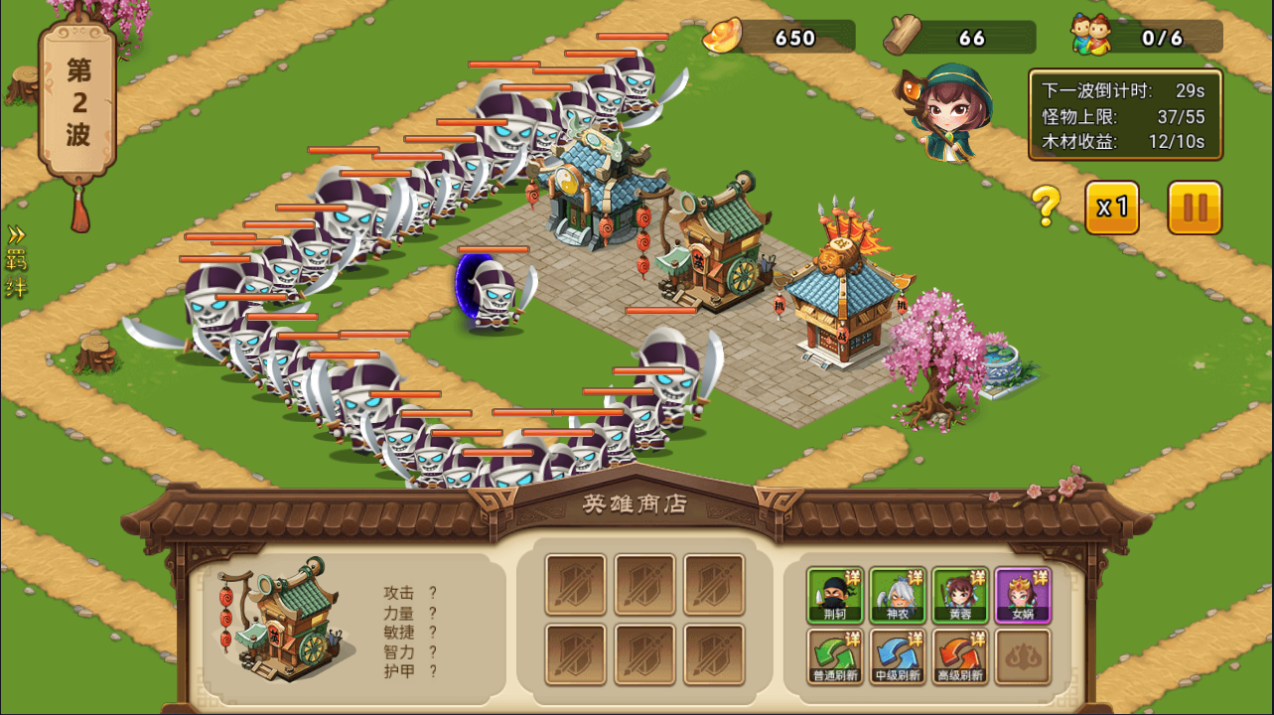
Task: Open help via the question mark icon
Action: tap(1045, 207)
